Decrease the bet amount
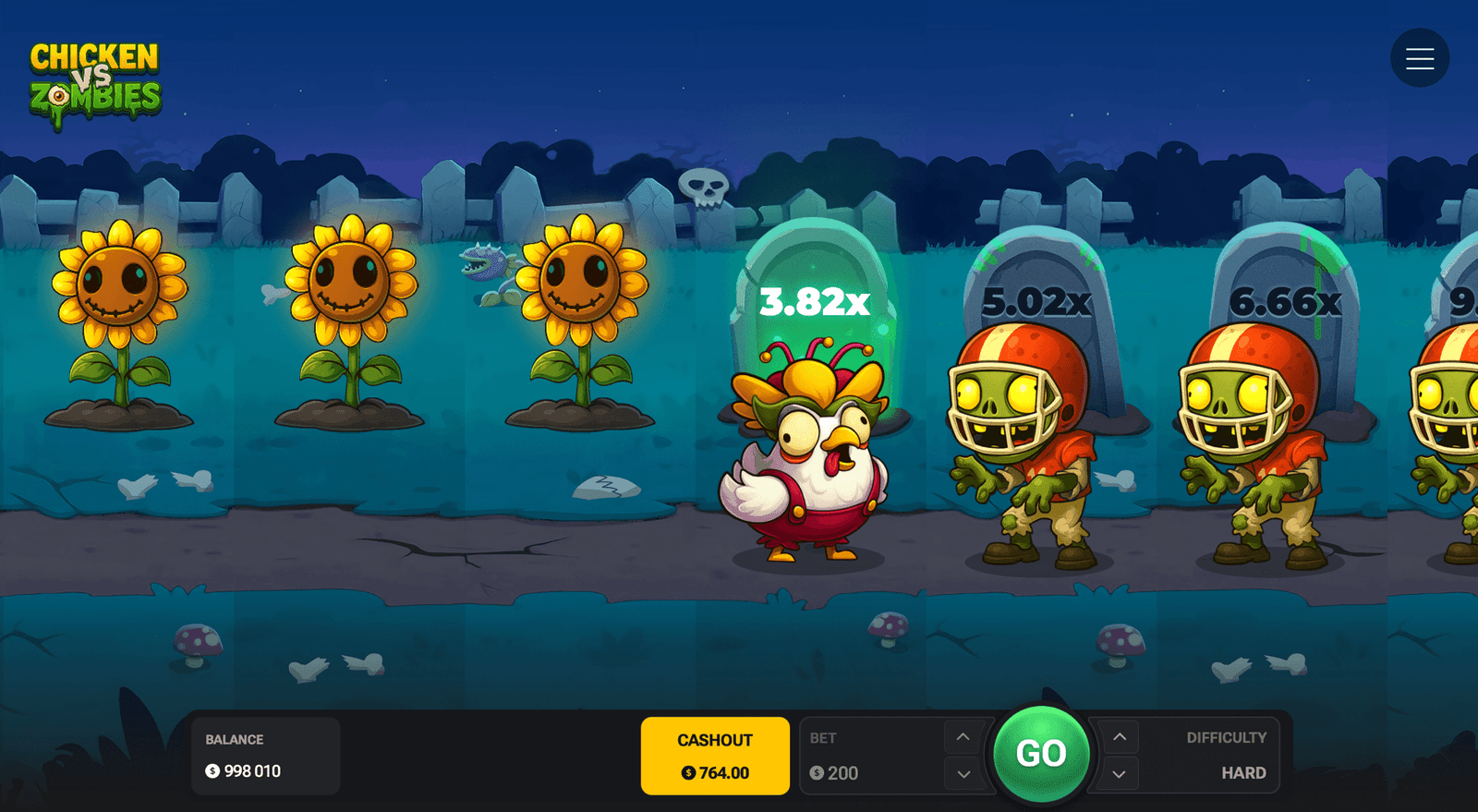This screenshot has width=1478, height=812. (x=962, y=774)
